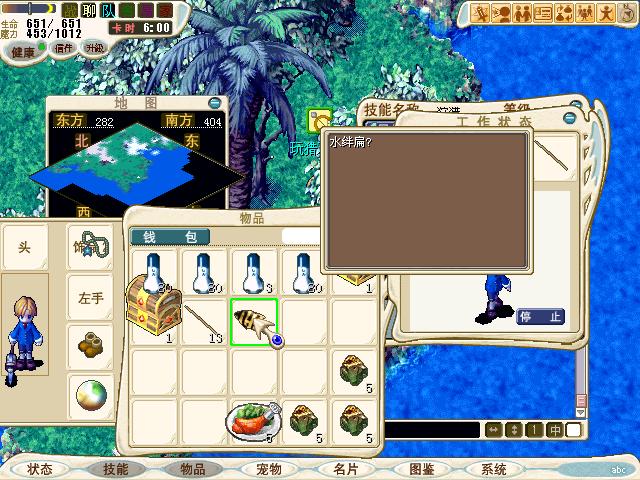Image resolution: width=640 pixels, height=480 pixels.
Task: Open the 名片 name card menu
Action: click(345, 468)
